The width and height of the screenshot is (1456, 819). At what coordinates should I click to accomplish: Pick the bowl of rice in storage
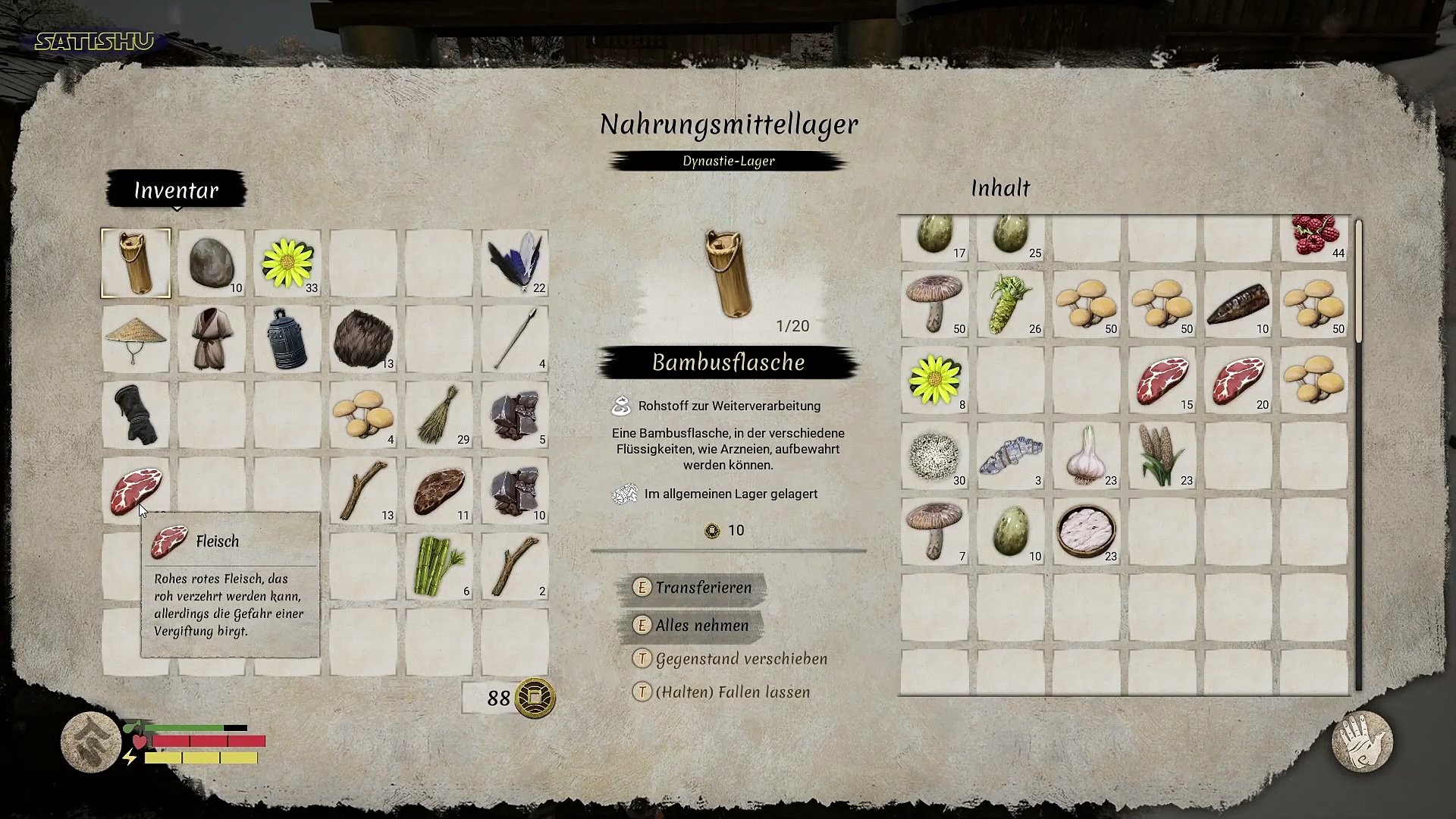tap(1087, 532)
